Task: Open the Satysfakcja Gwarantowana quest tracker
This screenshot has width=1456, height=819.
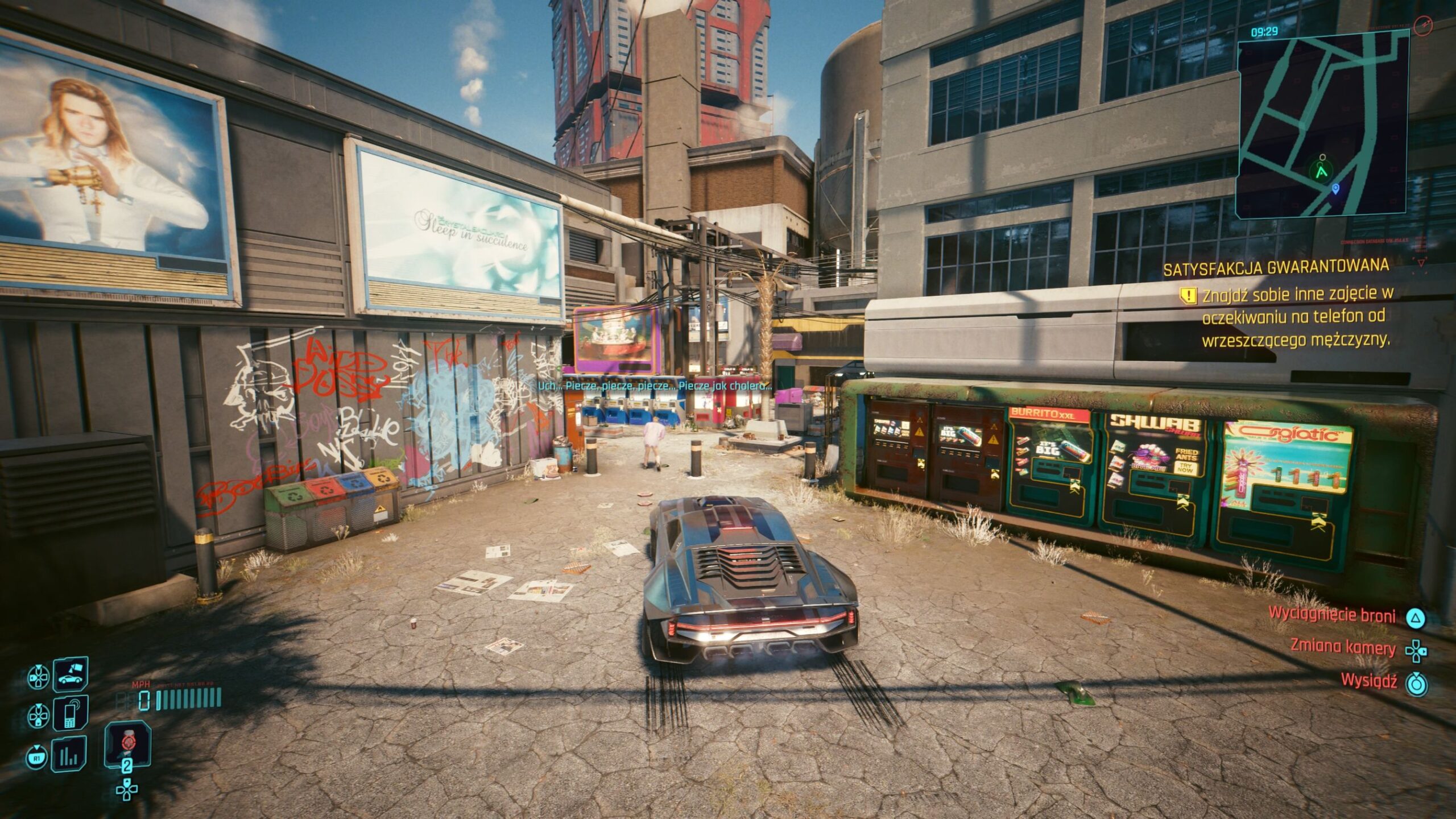Action: click(x=1275, y=267)
